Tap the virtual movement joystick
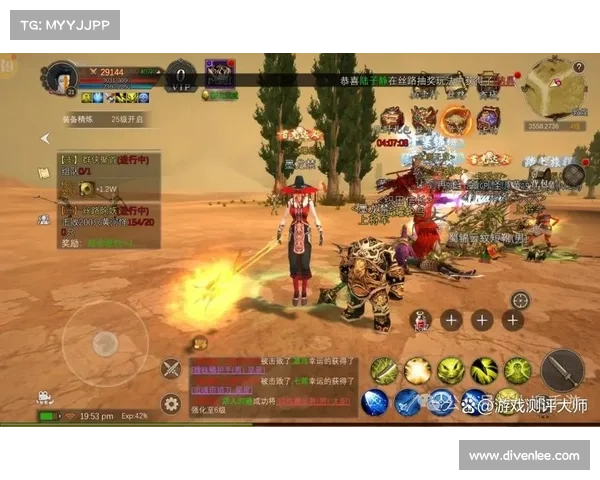 tap(105, 343)
